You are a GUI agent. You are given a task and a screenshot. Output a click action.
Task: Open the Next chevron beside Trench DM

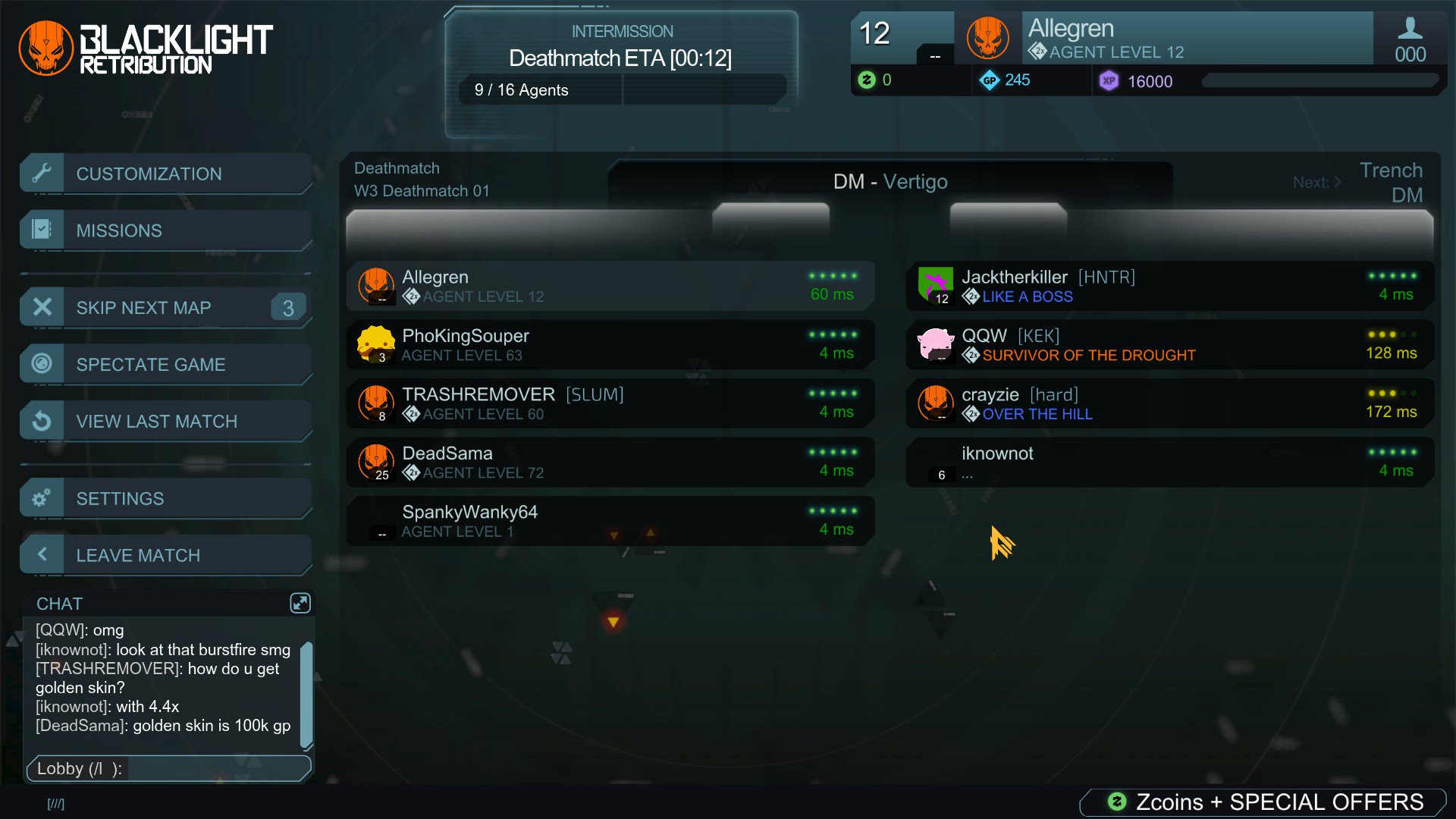point(1337,182)
